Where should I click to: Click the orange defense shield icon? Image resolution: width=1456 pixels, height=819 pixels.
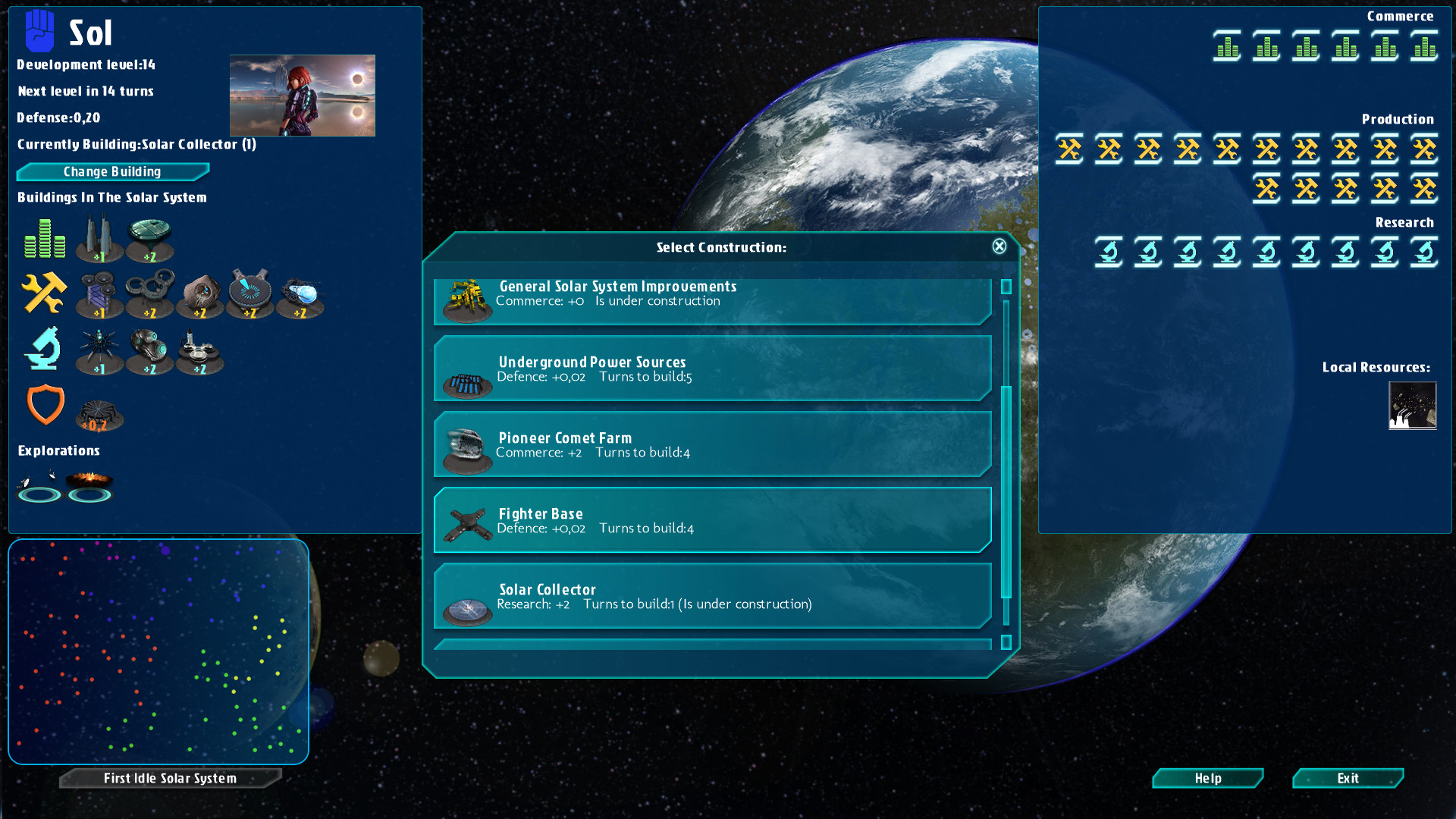45,406
